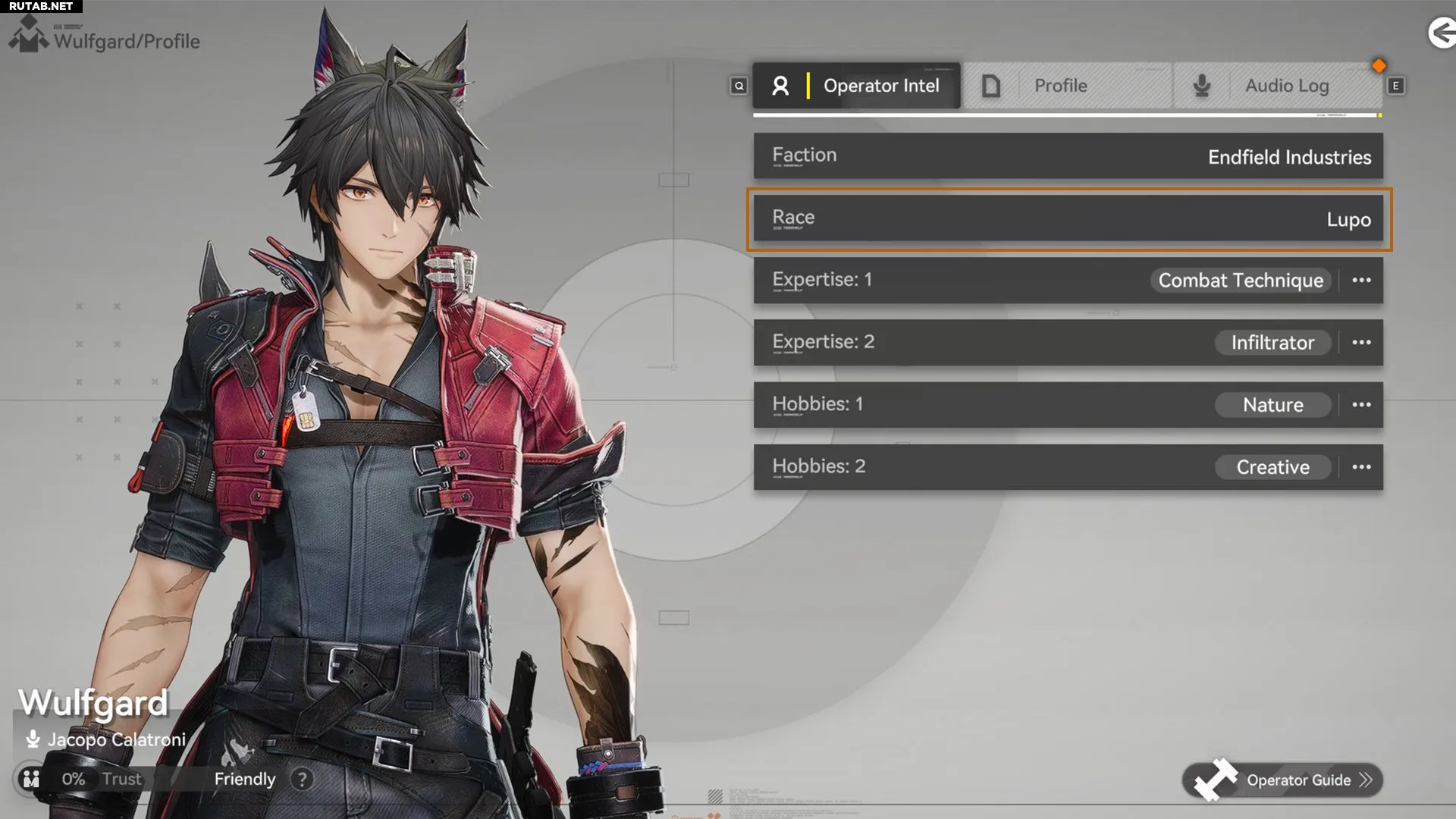Open the Profile tab
1456x819 pixels.
(x=1068, y=86)
